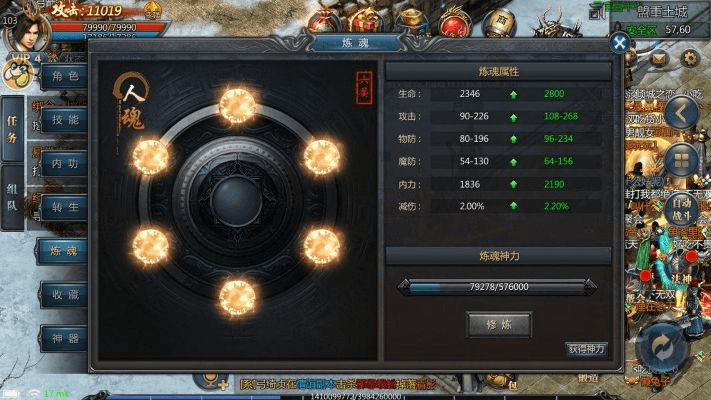The image size is (711, 400).
Task: Go to the 内功 inner power menu
Action: tap(64, 162)
